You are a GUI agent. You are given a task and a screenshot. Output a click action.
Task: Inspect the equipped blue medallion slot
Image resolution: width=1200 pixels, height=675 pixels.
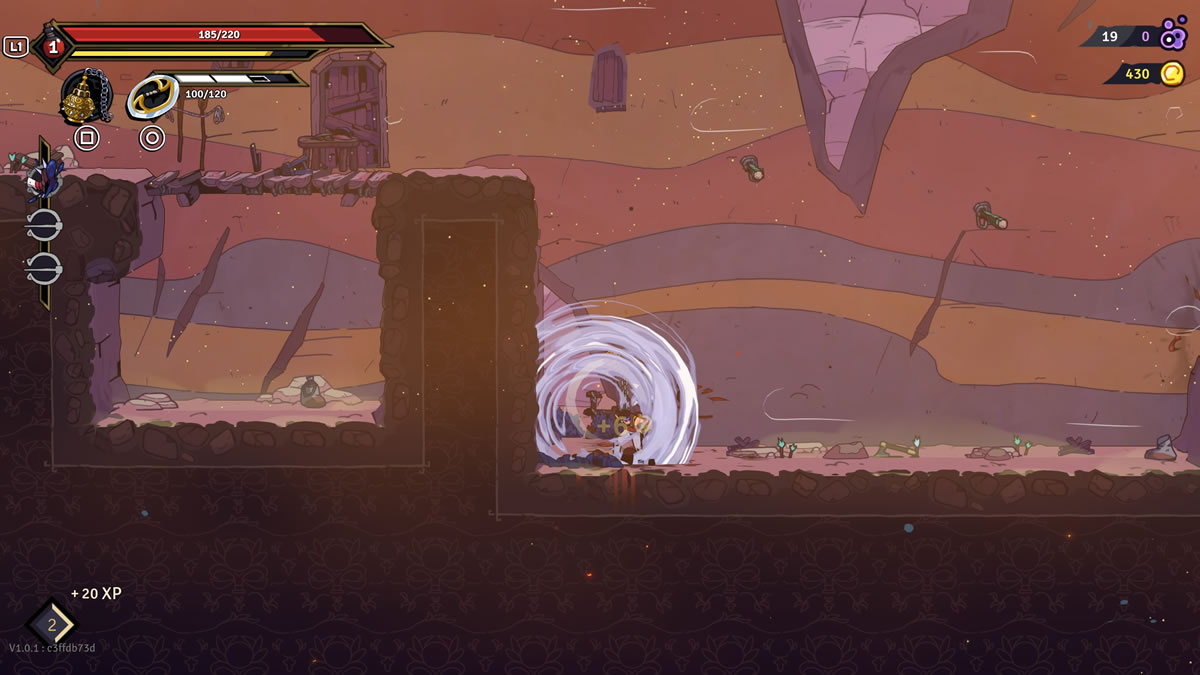pyautogui.click(x=42, y=180)
